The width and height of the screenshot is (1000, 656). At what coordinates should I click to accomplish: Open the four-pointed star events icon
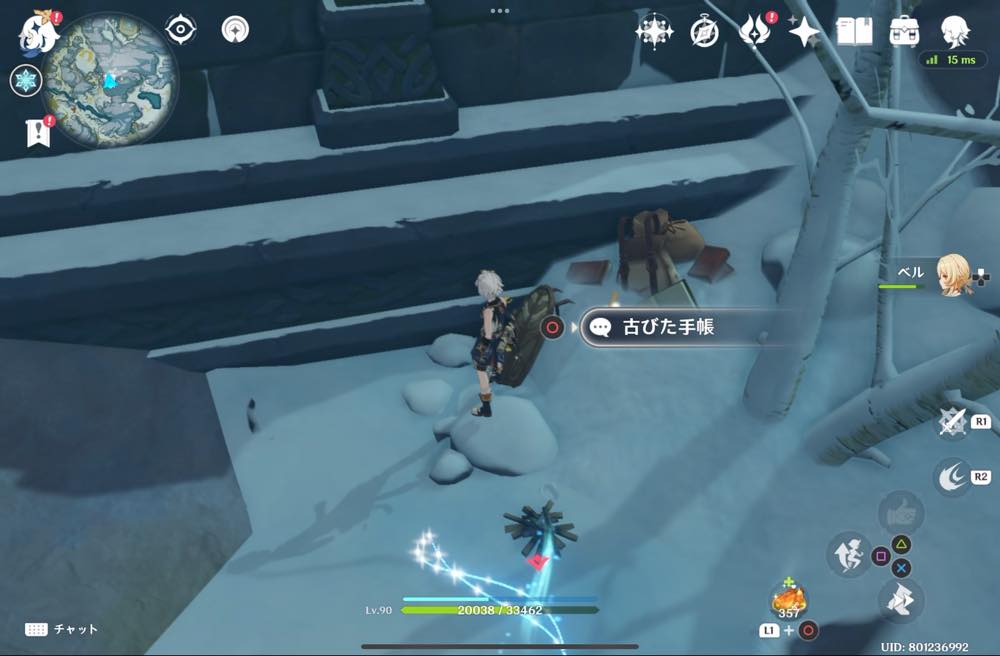coord(654,32)
